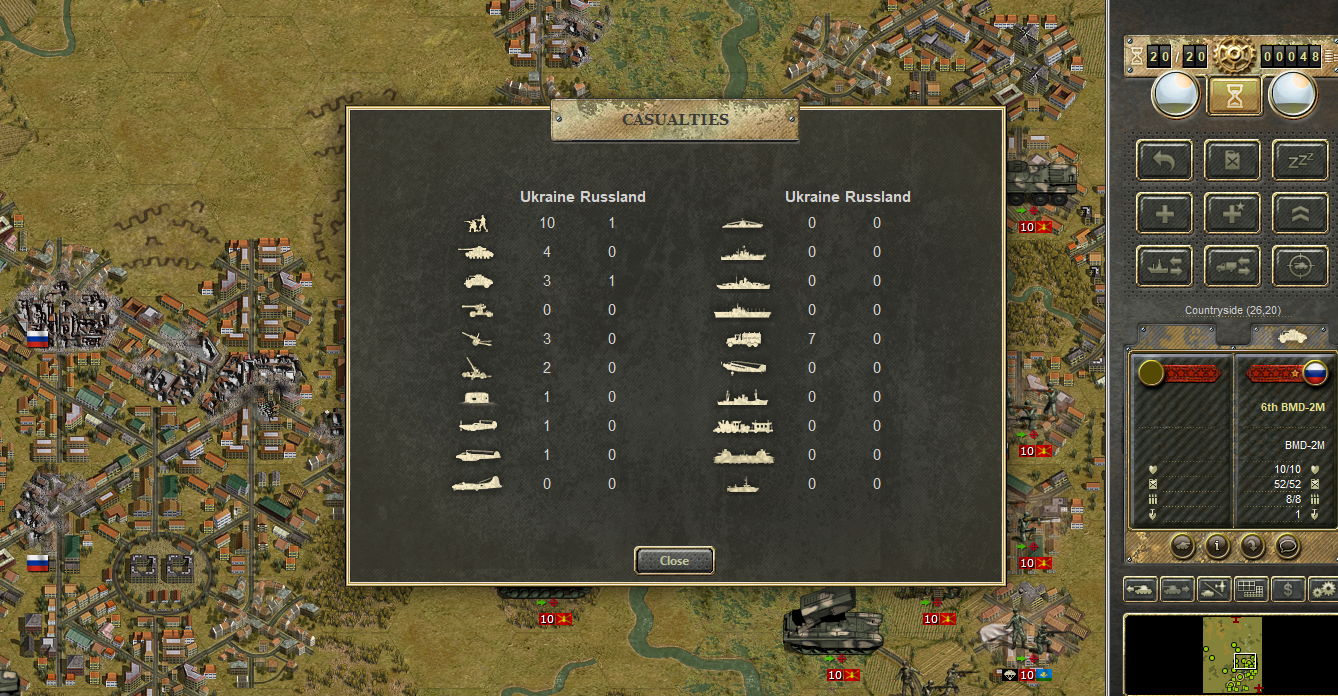
Task: End the turn with the hourglass button
Action: (1233, 96)
